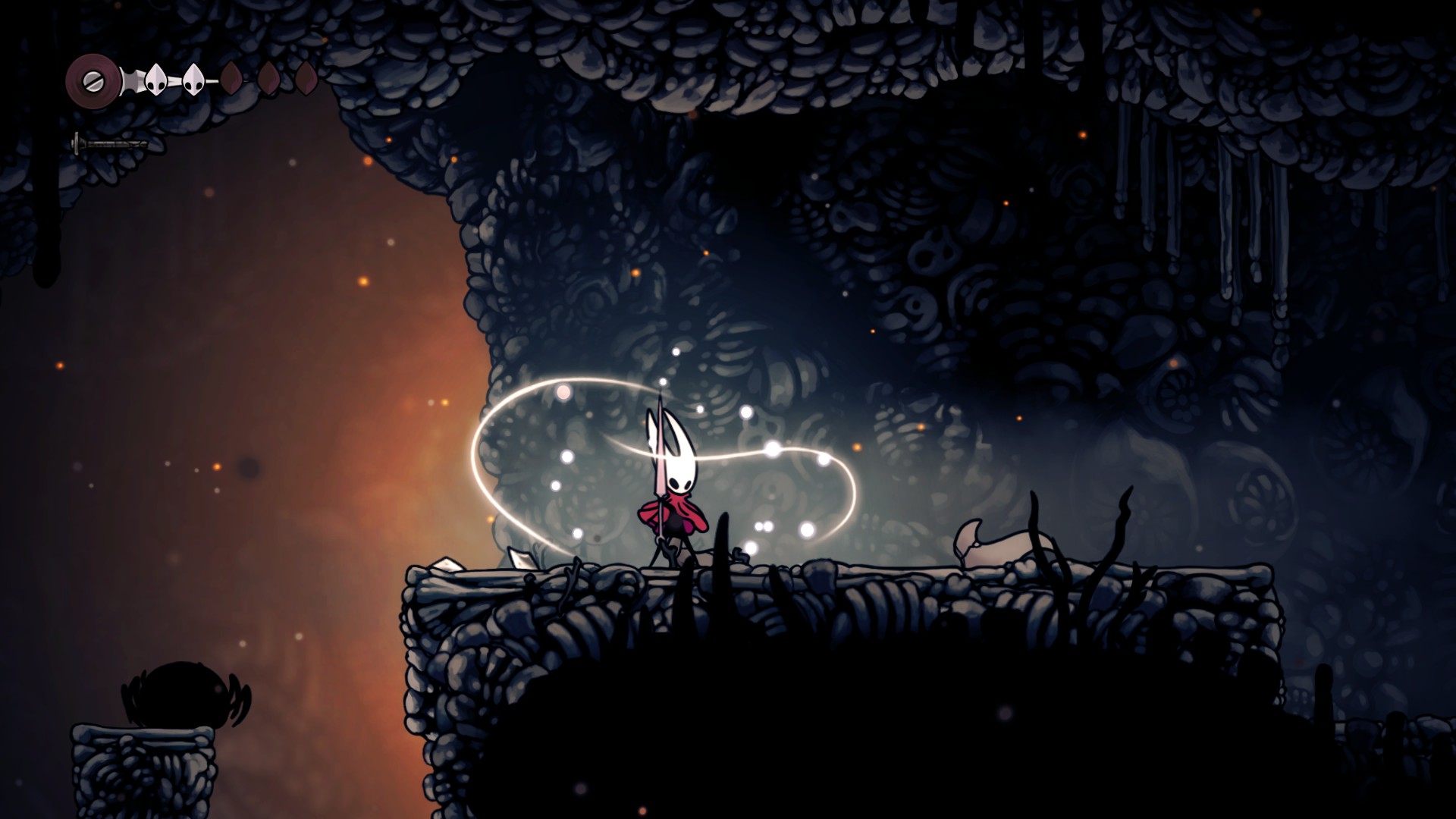
Task: Select the straight pin tool icon
Action: [109, 143]
